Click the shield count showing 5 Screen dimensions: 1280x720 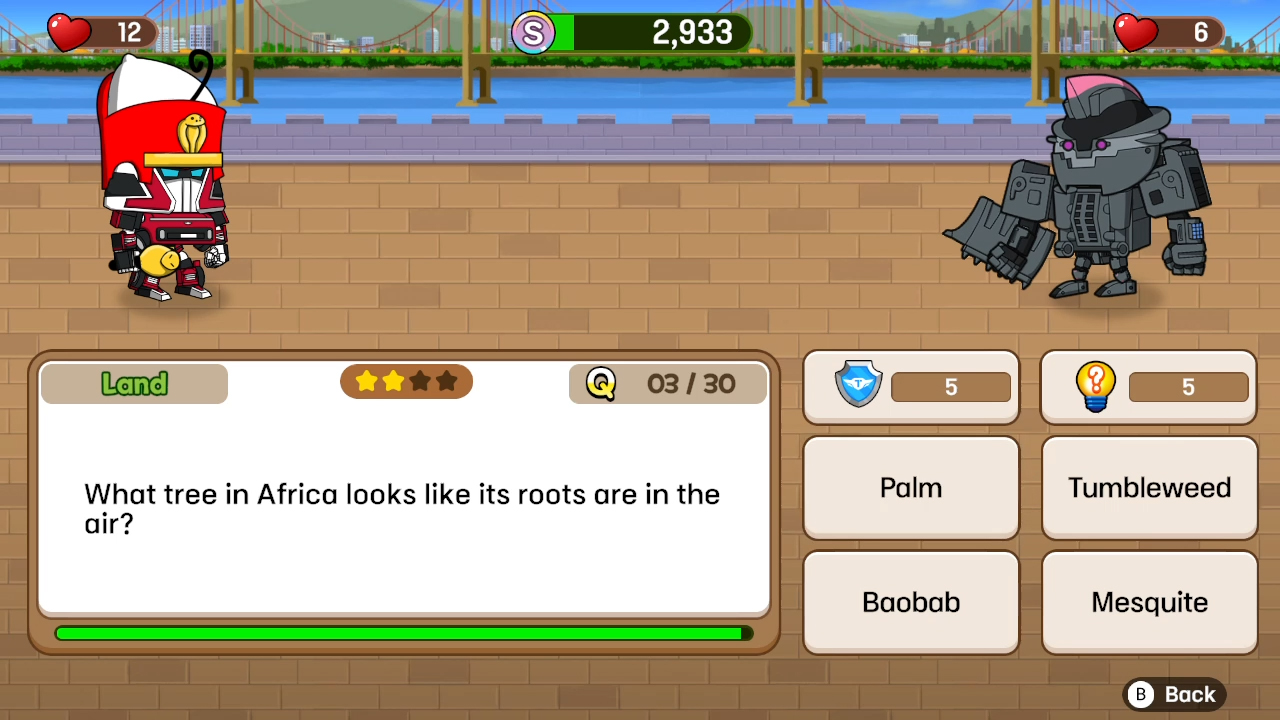950,387
